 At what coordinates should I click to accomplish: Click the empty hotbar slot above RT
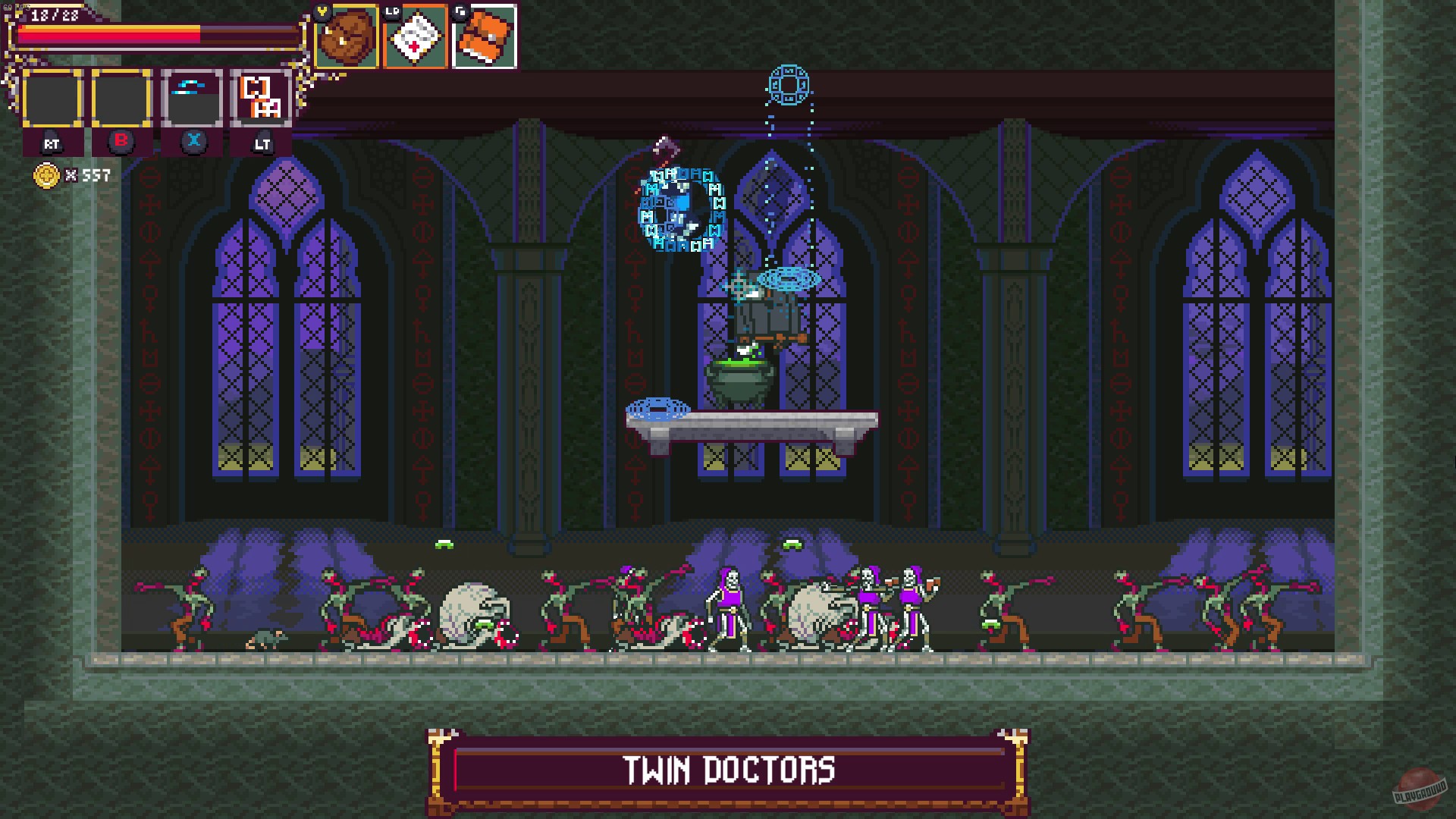[x=53, y=99]
